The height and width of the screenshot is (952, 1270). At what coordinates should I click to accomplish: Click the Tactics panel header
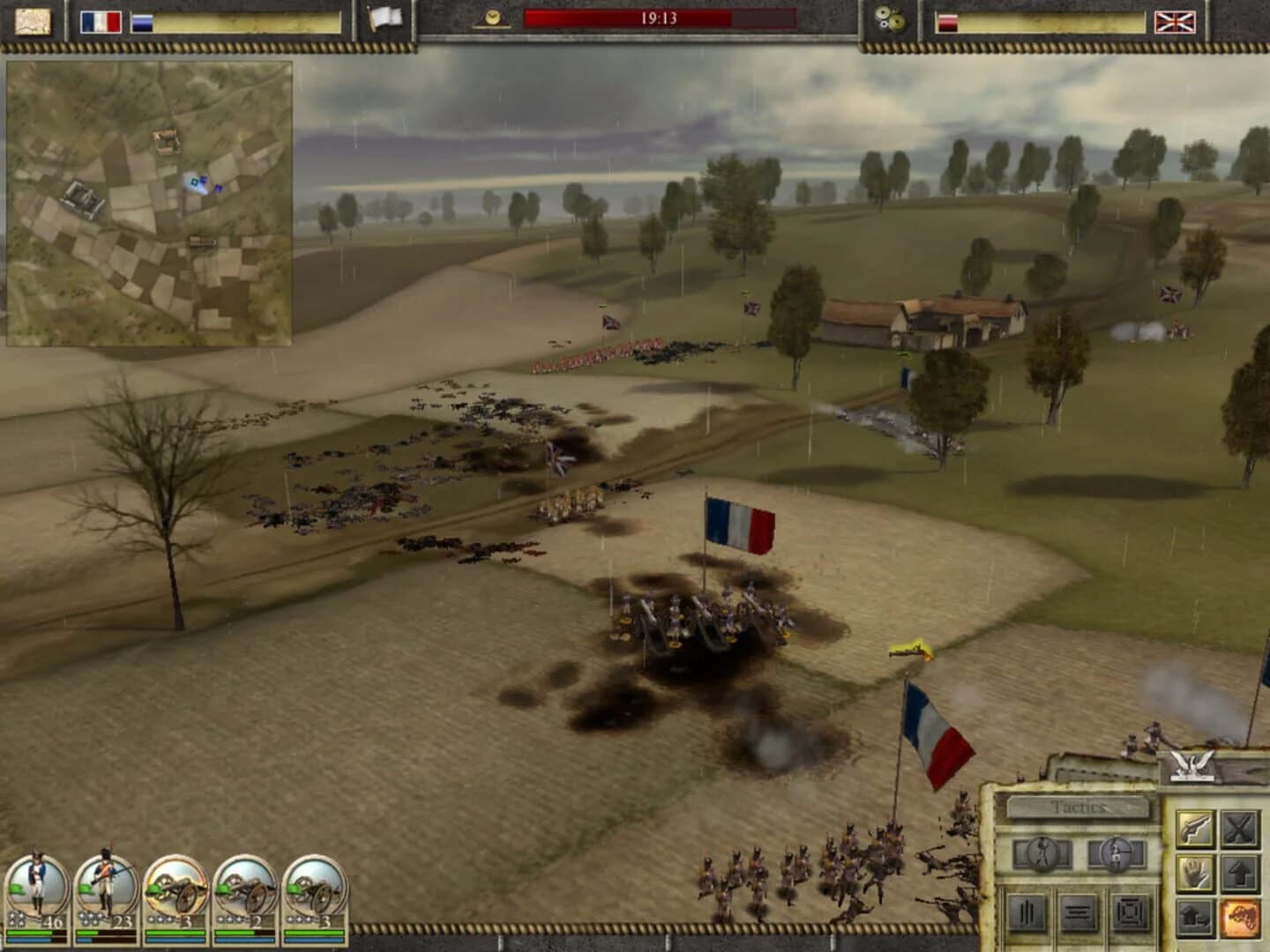[x=1078, y=806]
